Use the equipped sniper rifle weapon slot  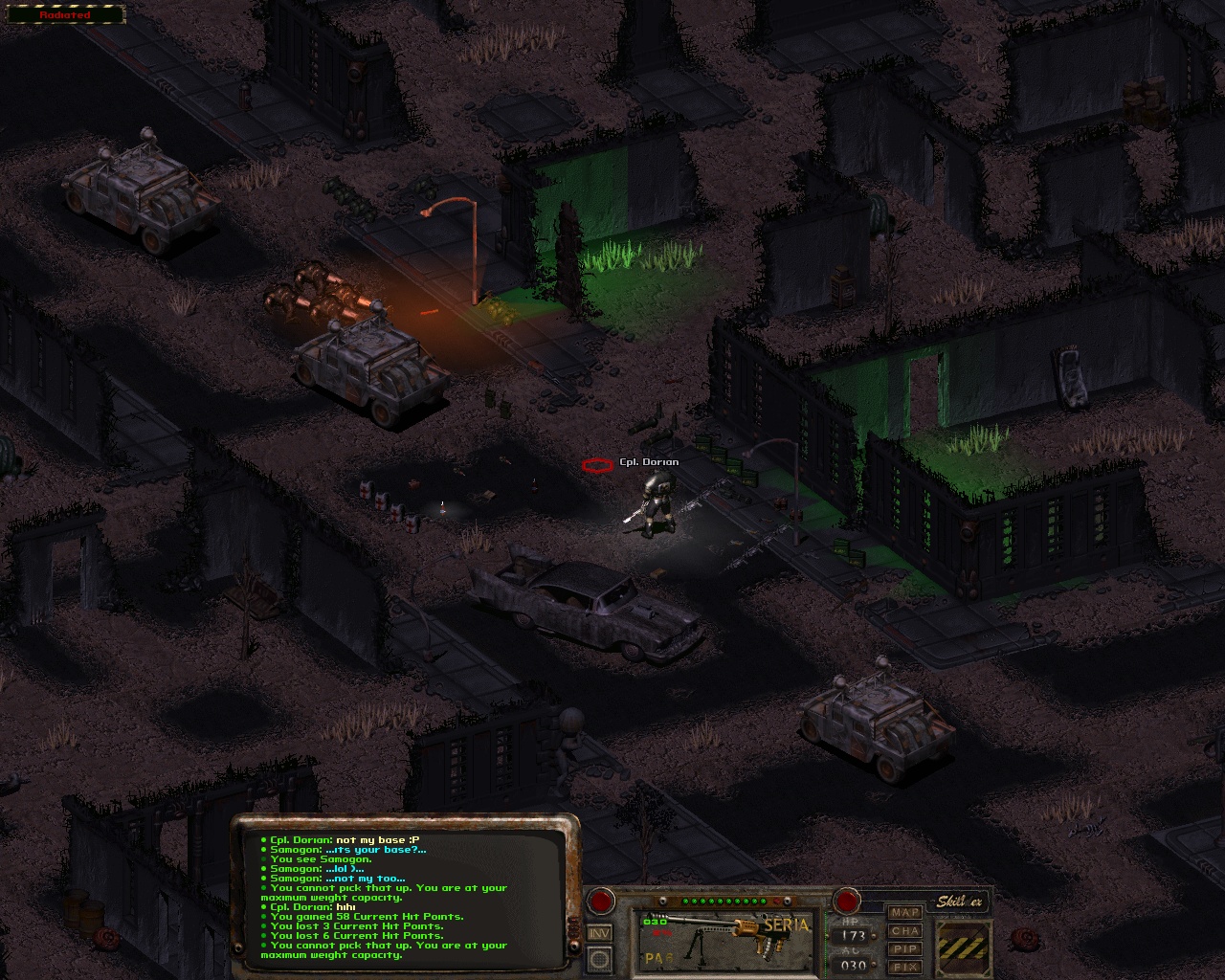[726, 938]
